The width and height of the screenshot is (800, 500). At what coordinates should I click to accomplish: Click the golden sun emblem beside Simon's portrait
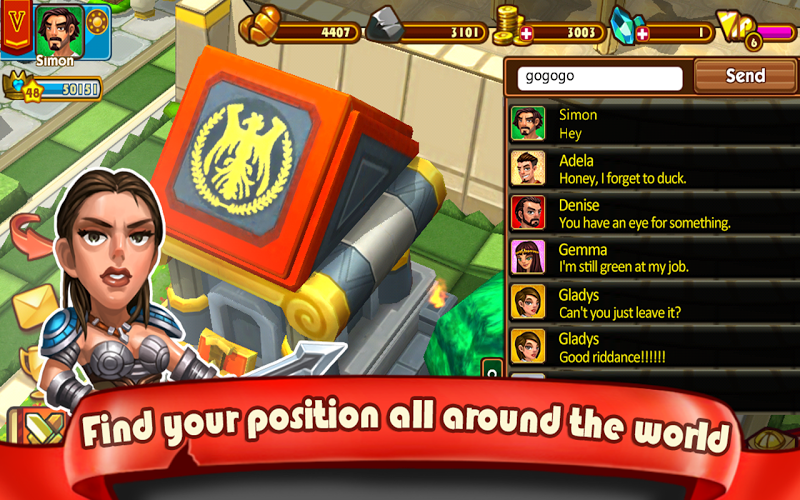coord(97,23)
